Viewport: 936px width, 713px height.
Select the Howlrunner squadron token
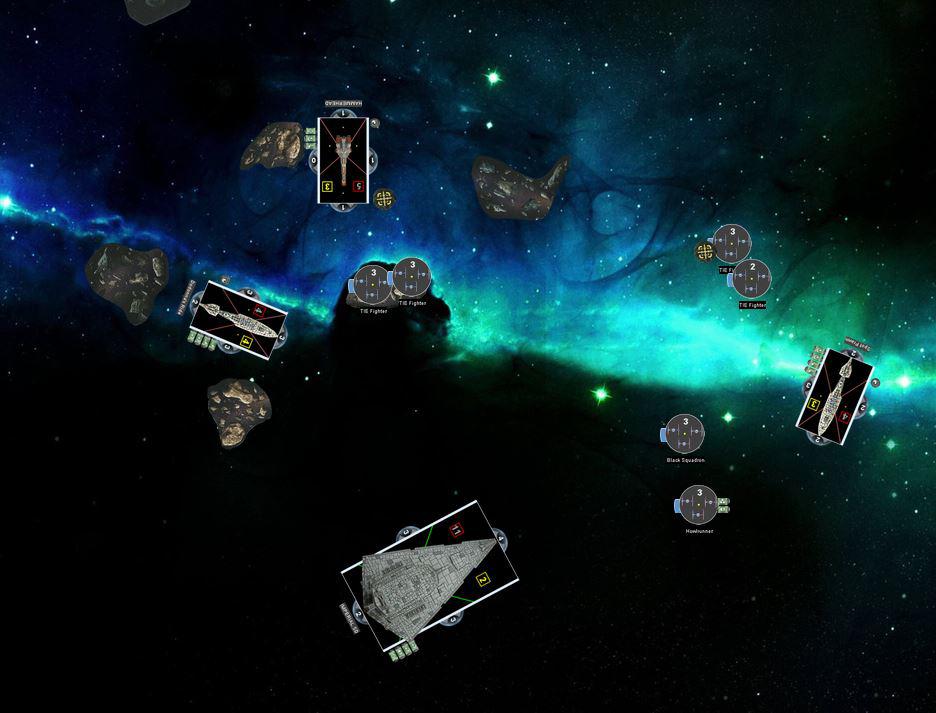(x=699, y=505)
